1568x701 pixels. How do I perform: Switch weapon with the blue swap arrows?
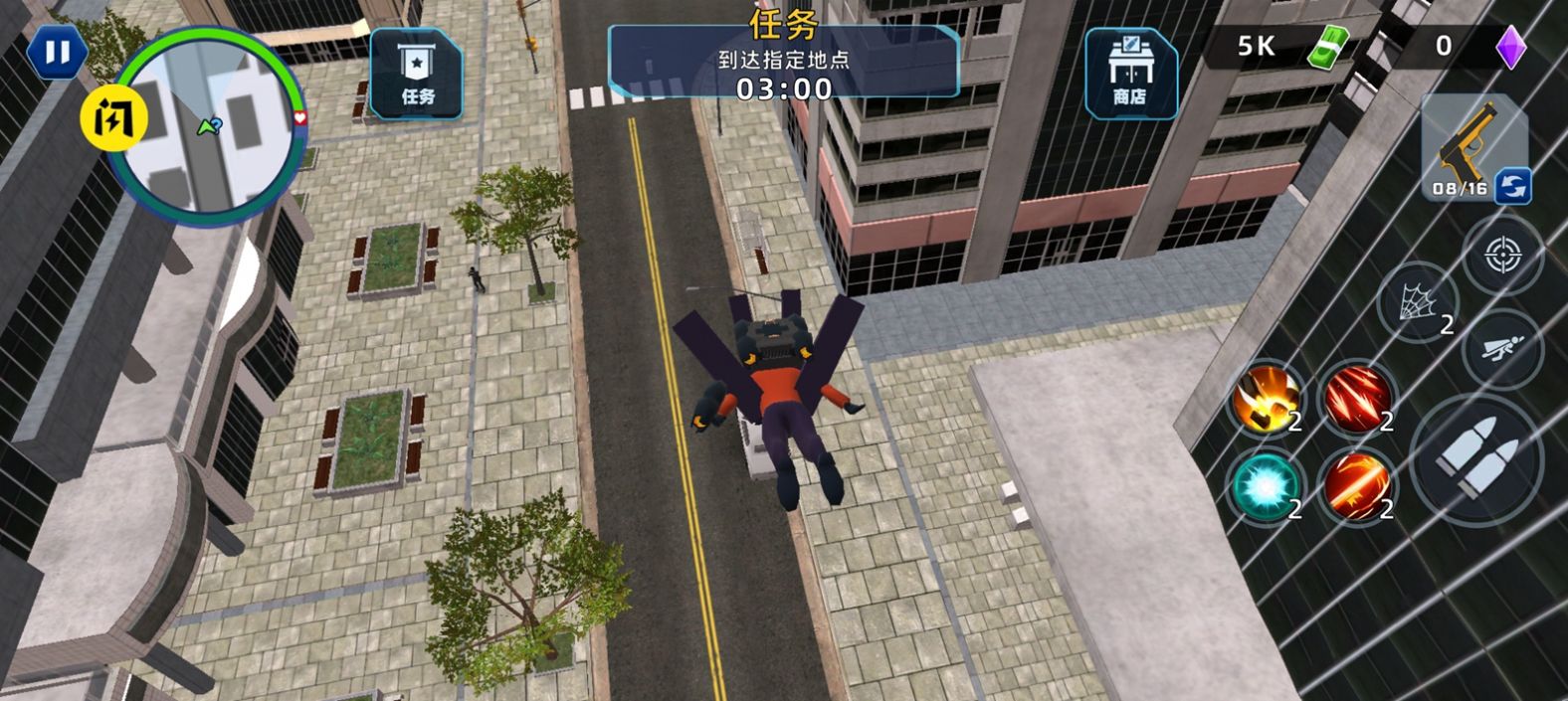(x=1512, y=186)
